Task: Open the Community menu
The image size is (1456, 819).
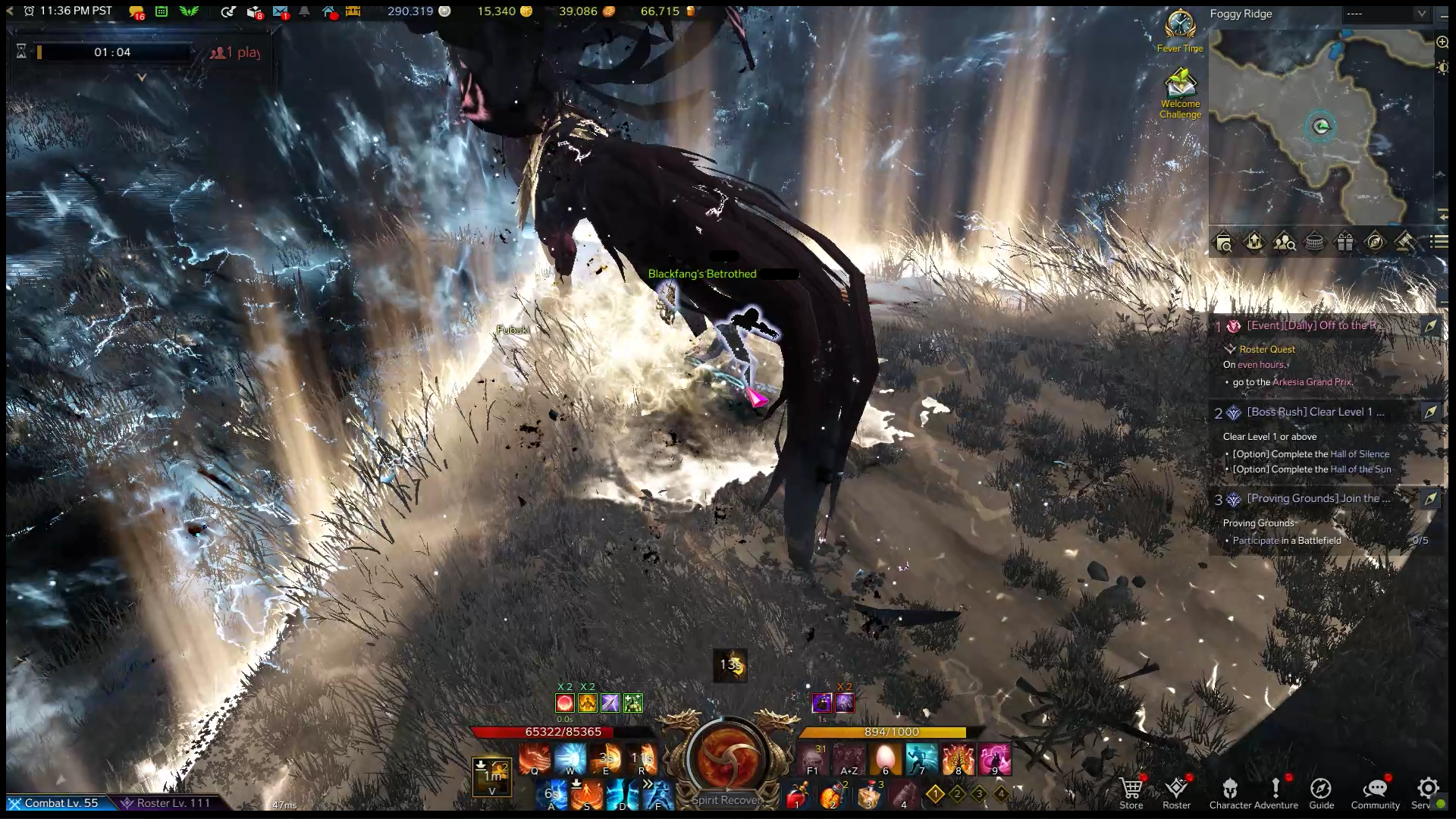Action: 1375,791
